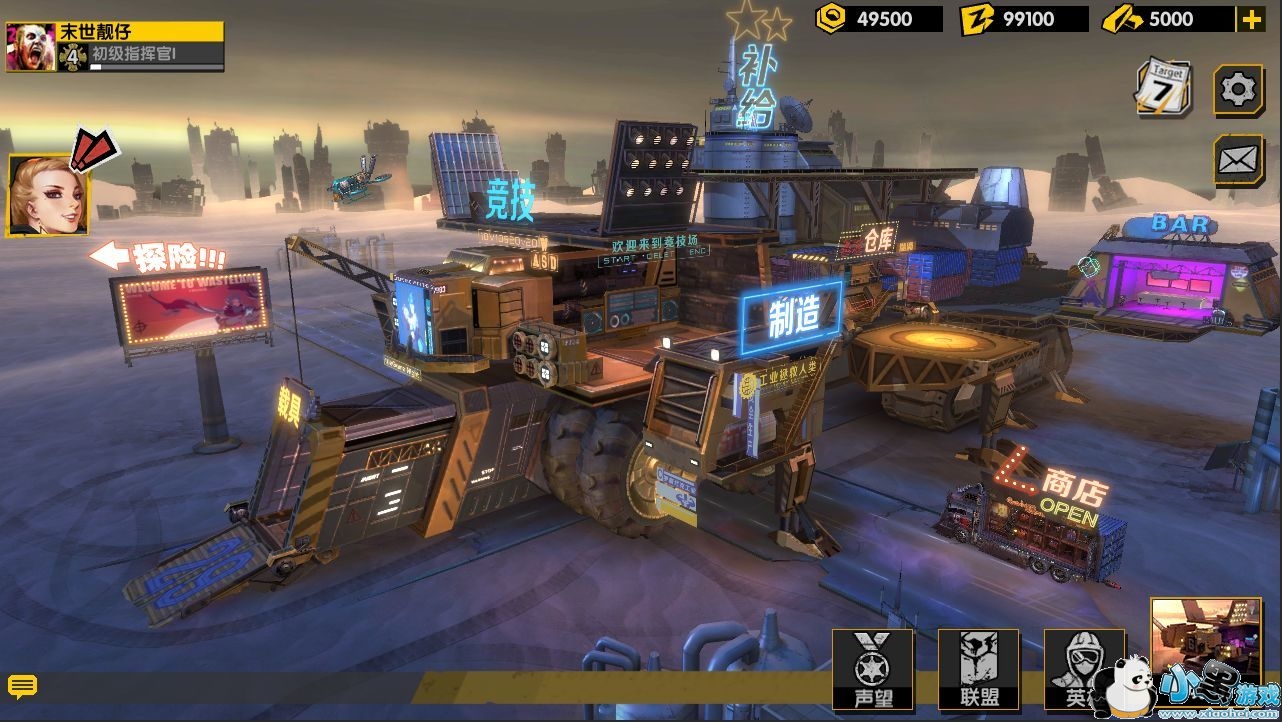Open the gear Settings button
The width and height of the screenshot is (1282, 722).
click(1238, 91)
